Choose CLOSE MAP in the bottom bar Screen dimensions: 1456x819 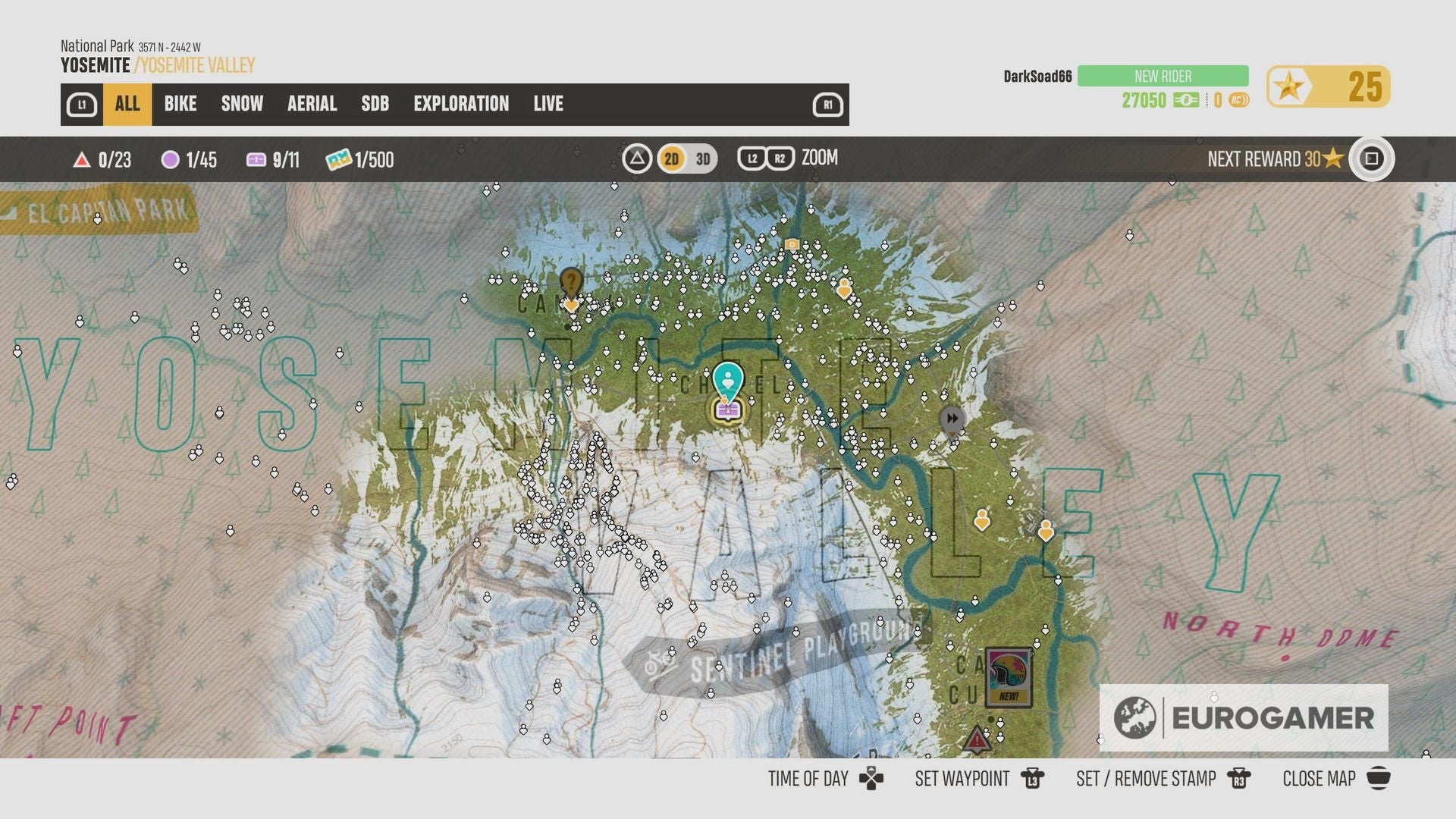tap(1317, 779)
